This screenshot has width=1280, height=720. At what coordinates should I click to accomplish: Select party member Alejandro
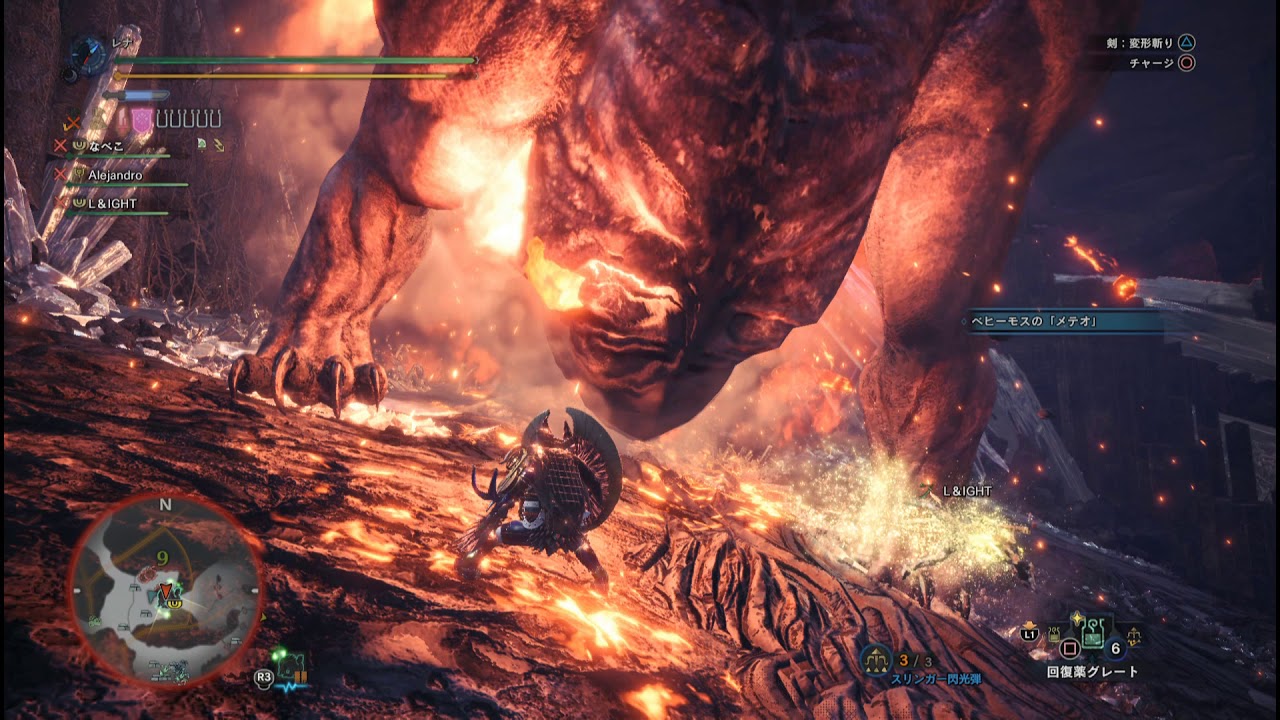(115, 175)
